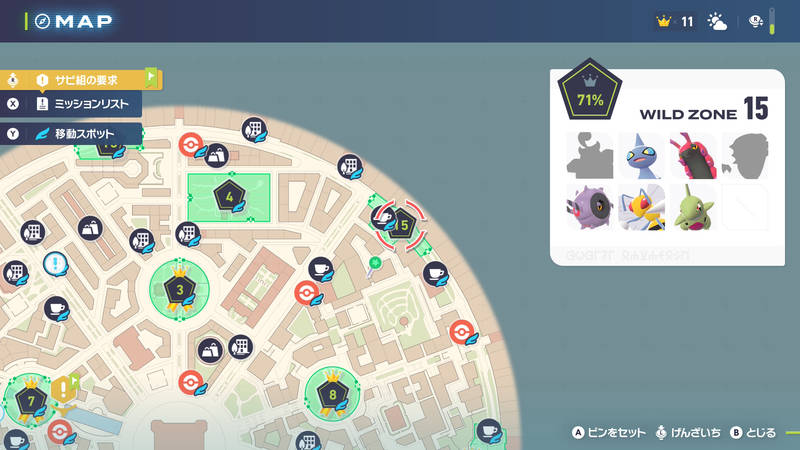This screenshot has width=800, height=450.
Task: Select the Shuppet thumbnail in Wild Zone panel
Action: [x=641, y=155]
